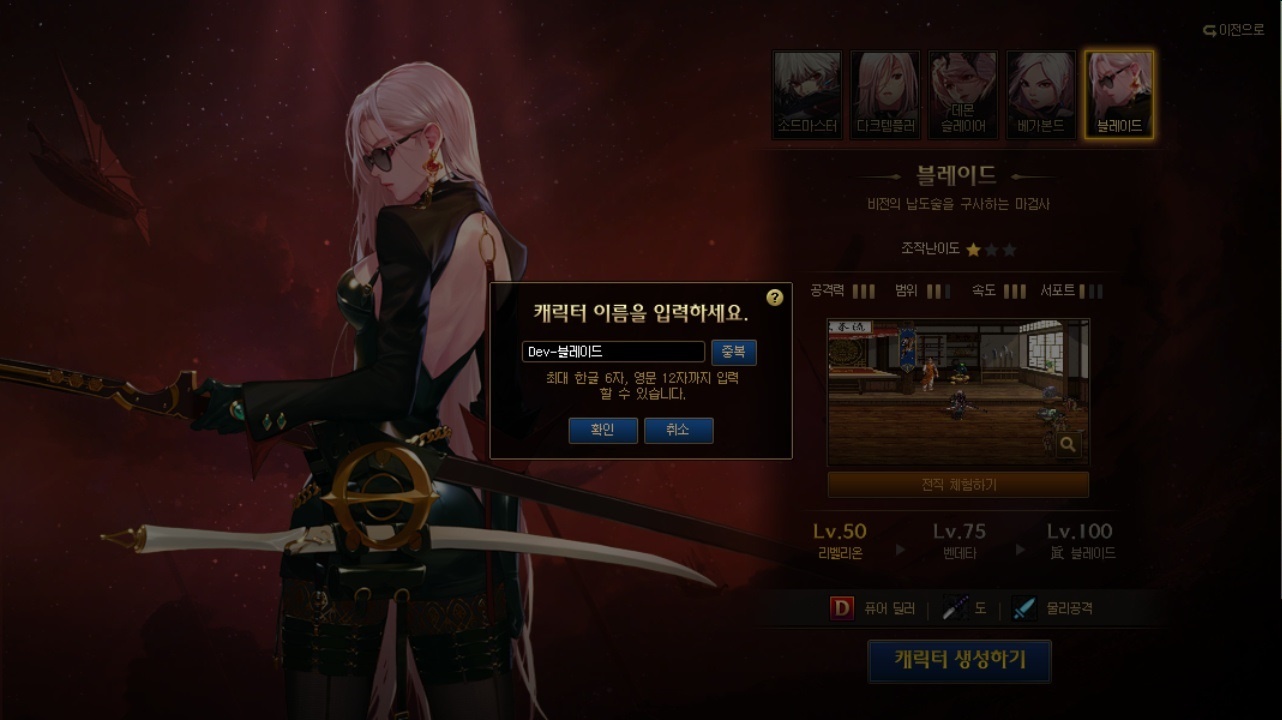The width and height of the screenshot is (1282, 720).
Task: Pick the 데몬슬레이어 class portrait
Action: point(963,95)
